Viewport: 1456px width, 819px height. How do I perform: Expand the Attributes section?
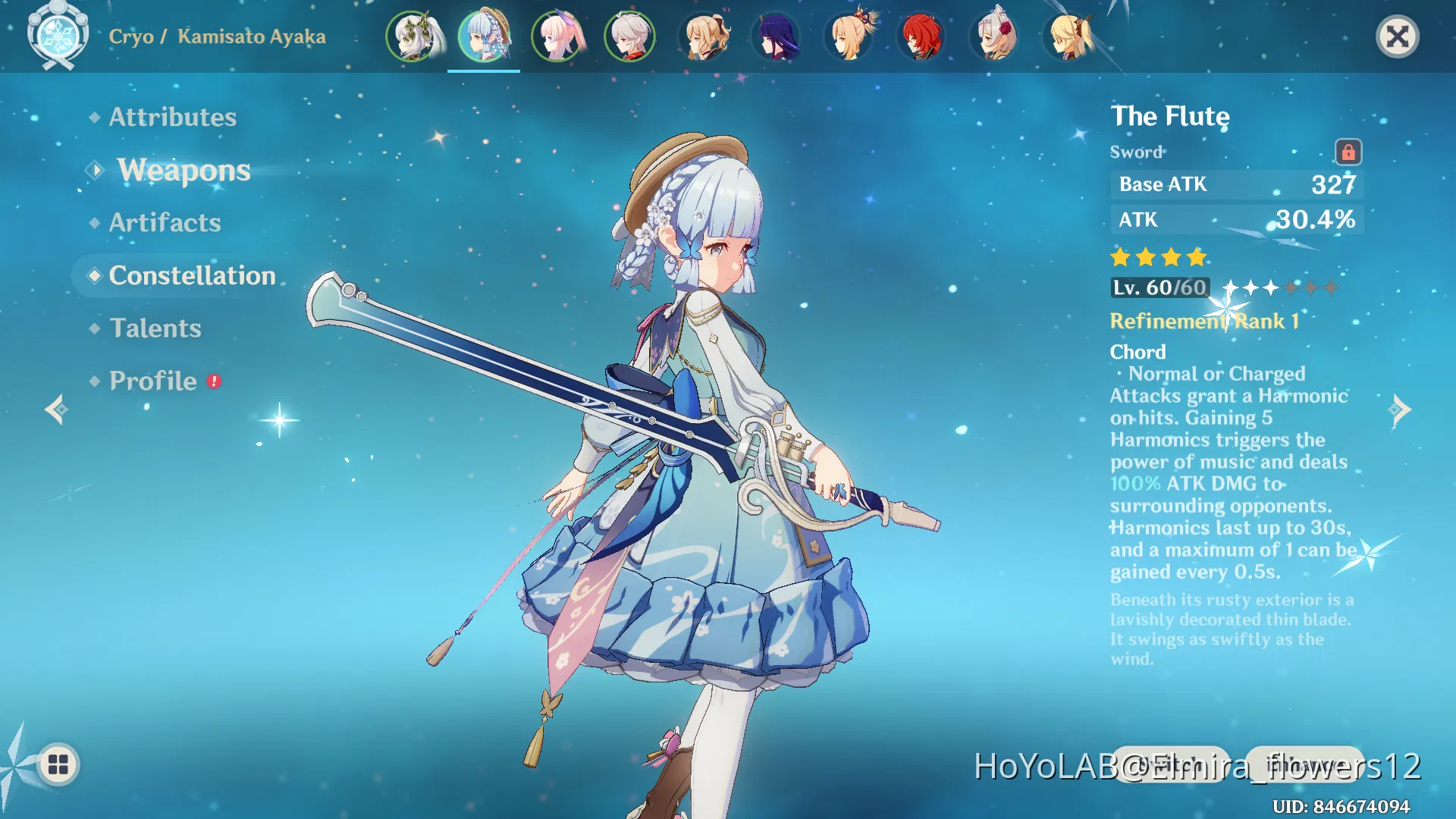click(x=171, y=117)
